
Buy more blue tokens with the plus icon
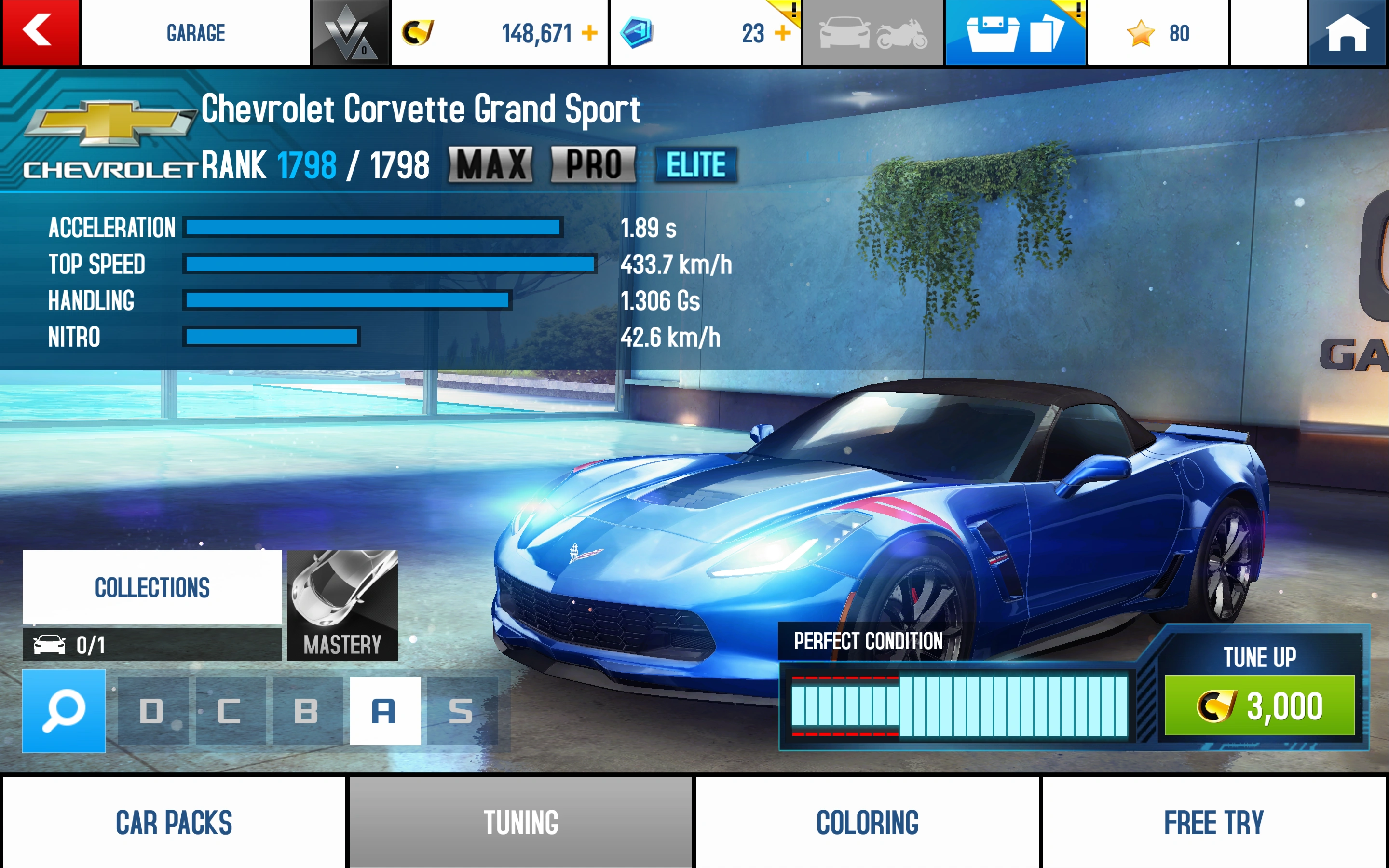[782, 33]
